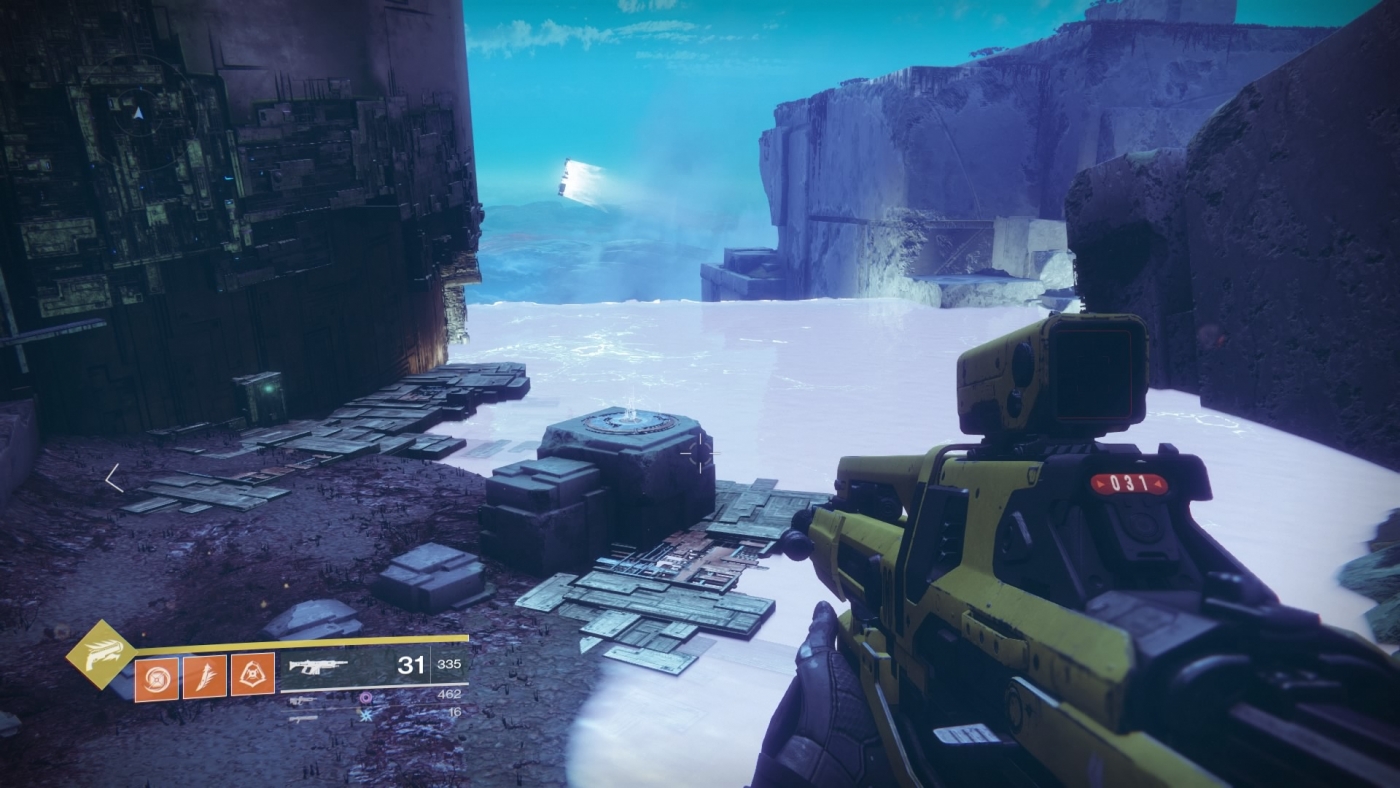The height and width of the screenshot is (788, 1400).
Task: Click the sidearm secondary weapon icon
Action: click(302, 699)
